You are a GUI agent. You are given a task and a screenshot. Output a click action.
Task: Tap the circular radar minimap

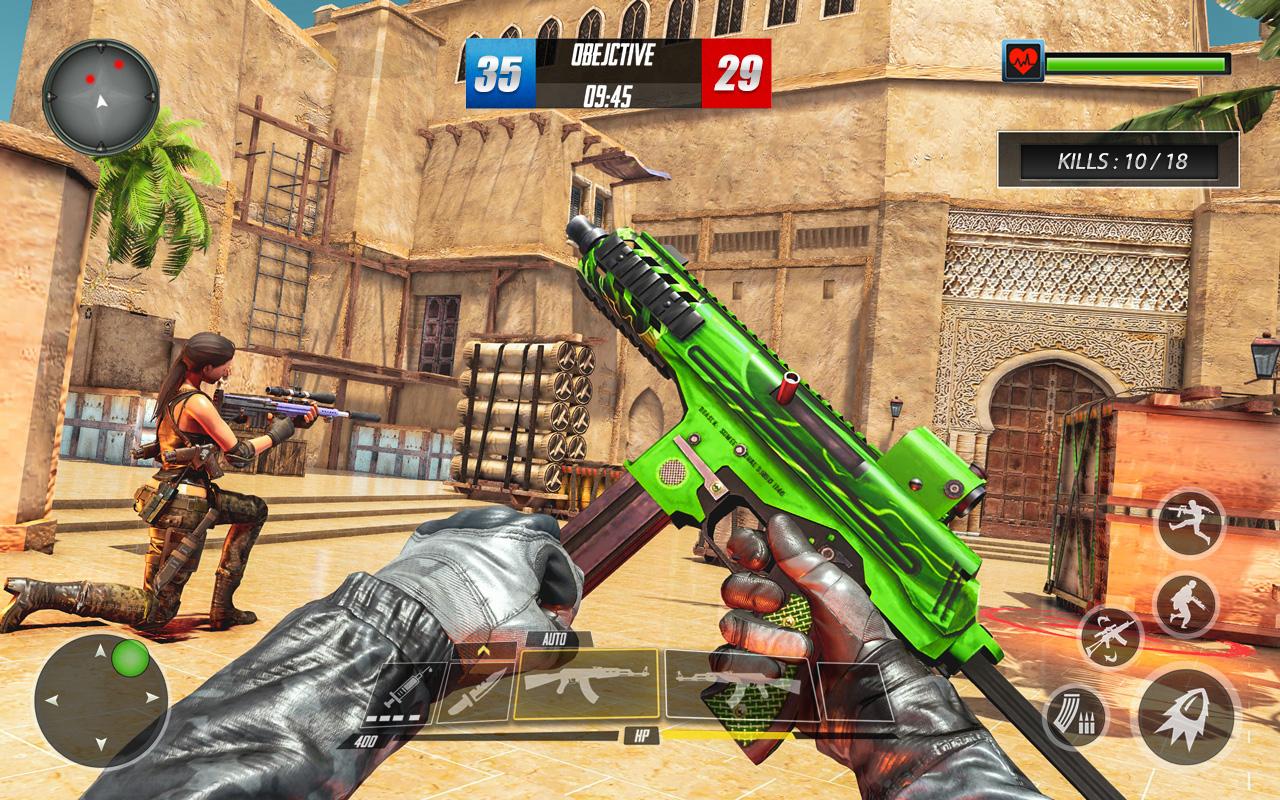pyautogui.click(x=101, y=96)
